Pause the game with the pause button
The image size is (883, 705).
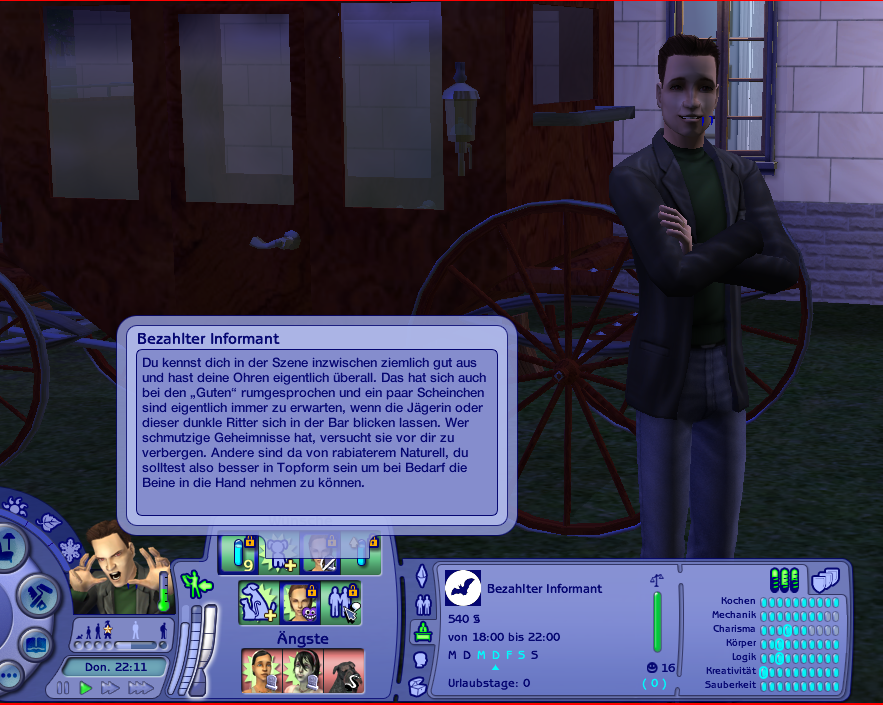[63, 688]
